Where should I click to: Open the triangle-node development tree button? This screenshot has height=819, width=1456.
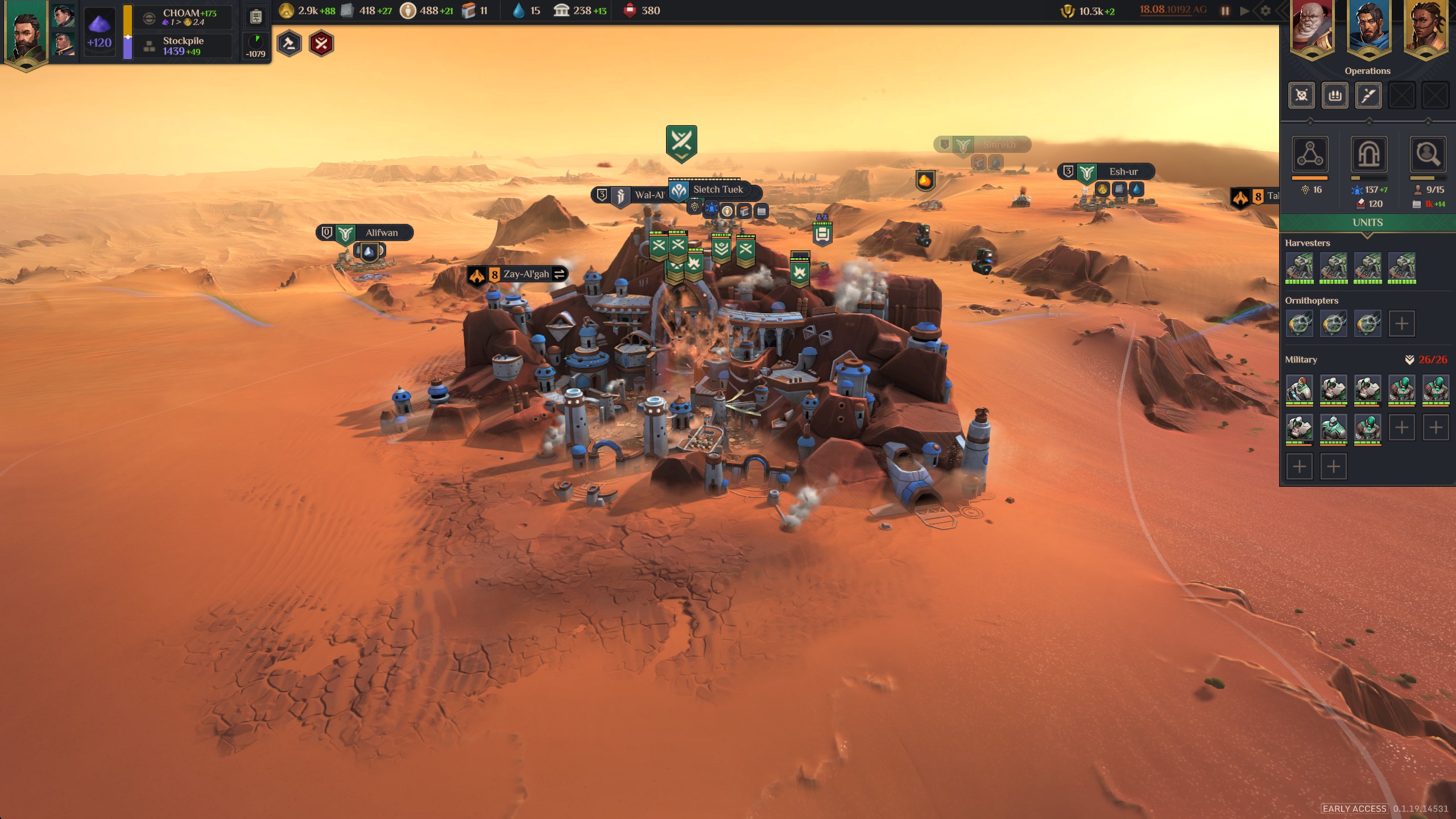click(1310, 154)
